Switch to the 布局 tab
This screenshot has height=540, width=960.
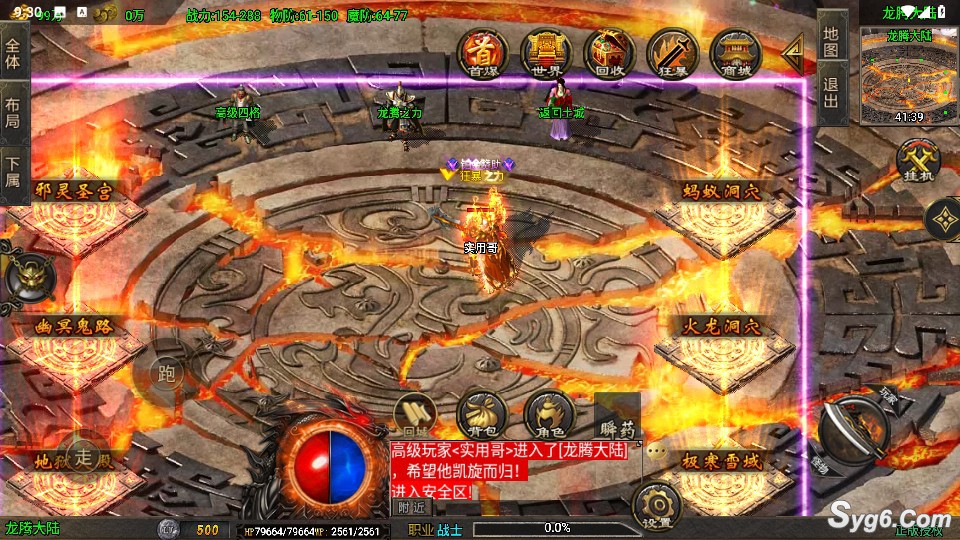click(x=14, y=111)
